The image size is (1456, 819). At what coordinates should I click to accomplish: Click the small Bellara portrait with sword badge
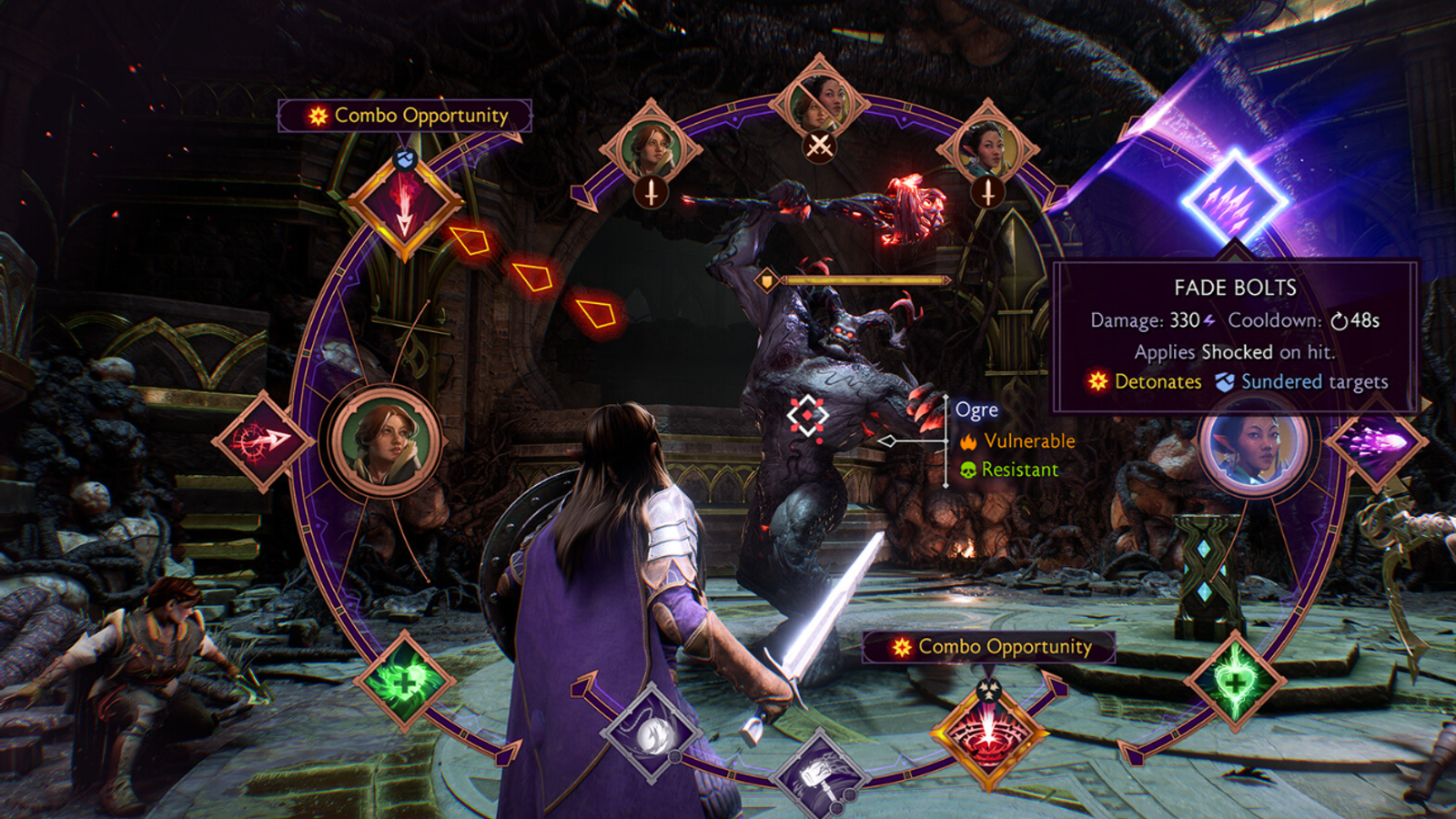987,148
